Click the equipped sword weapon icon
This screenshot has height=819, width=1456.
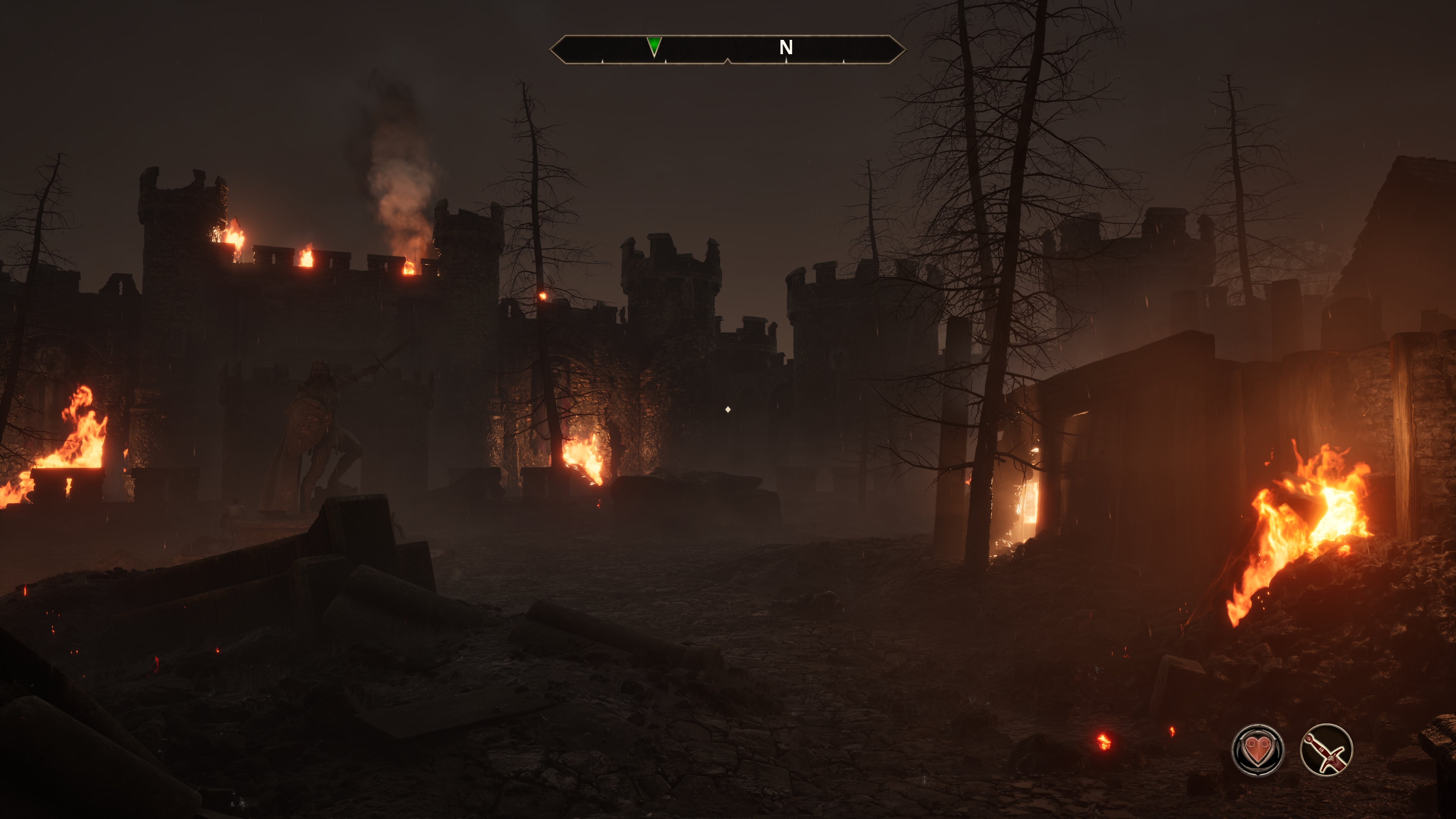click(1326, 750)
